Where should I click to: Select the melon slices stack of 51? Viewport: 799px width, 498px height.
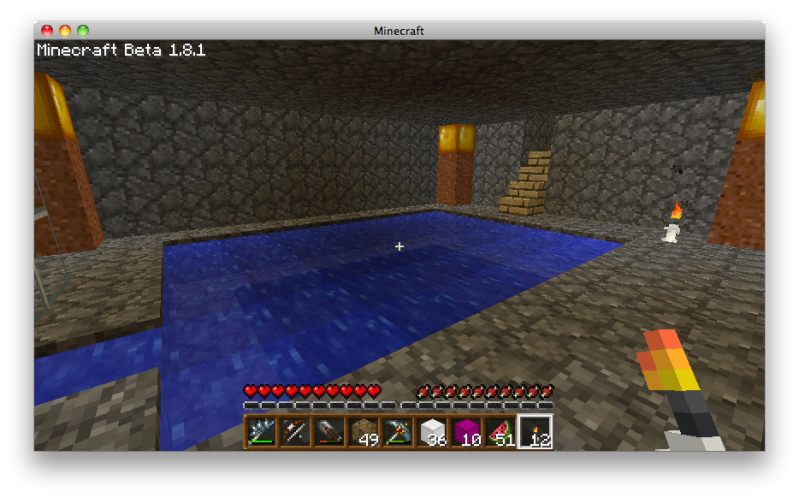[501, 432]
